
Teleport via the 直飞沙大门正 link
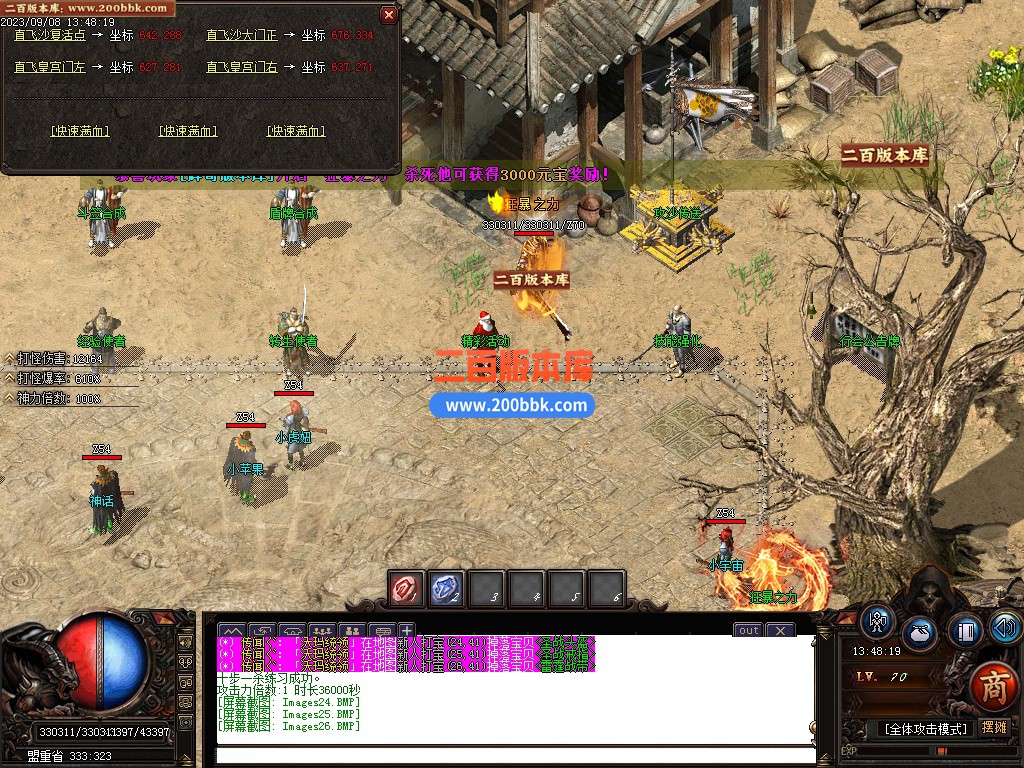pyautogui.click(x=240, y=35)
